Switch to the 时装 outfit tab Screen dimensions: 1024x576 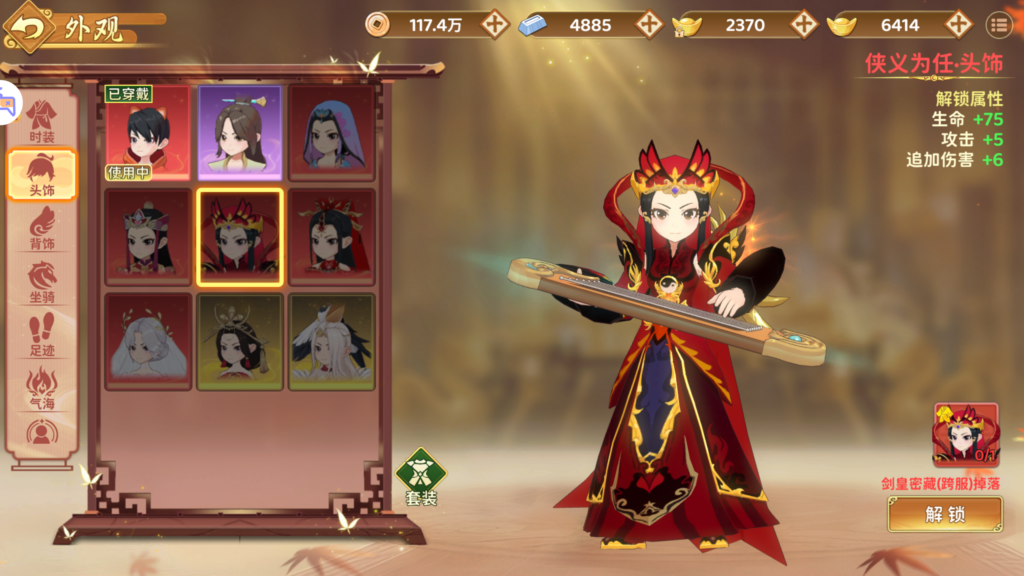[42, 120]
